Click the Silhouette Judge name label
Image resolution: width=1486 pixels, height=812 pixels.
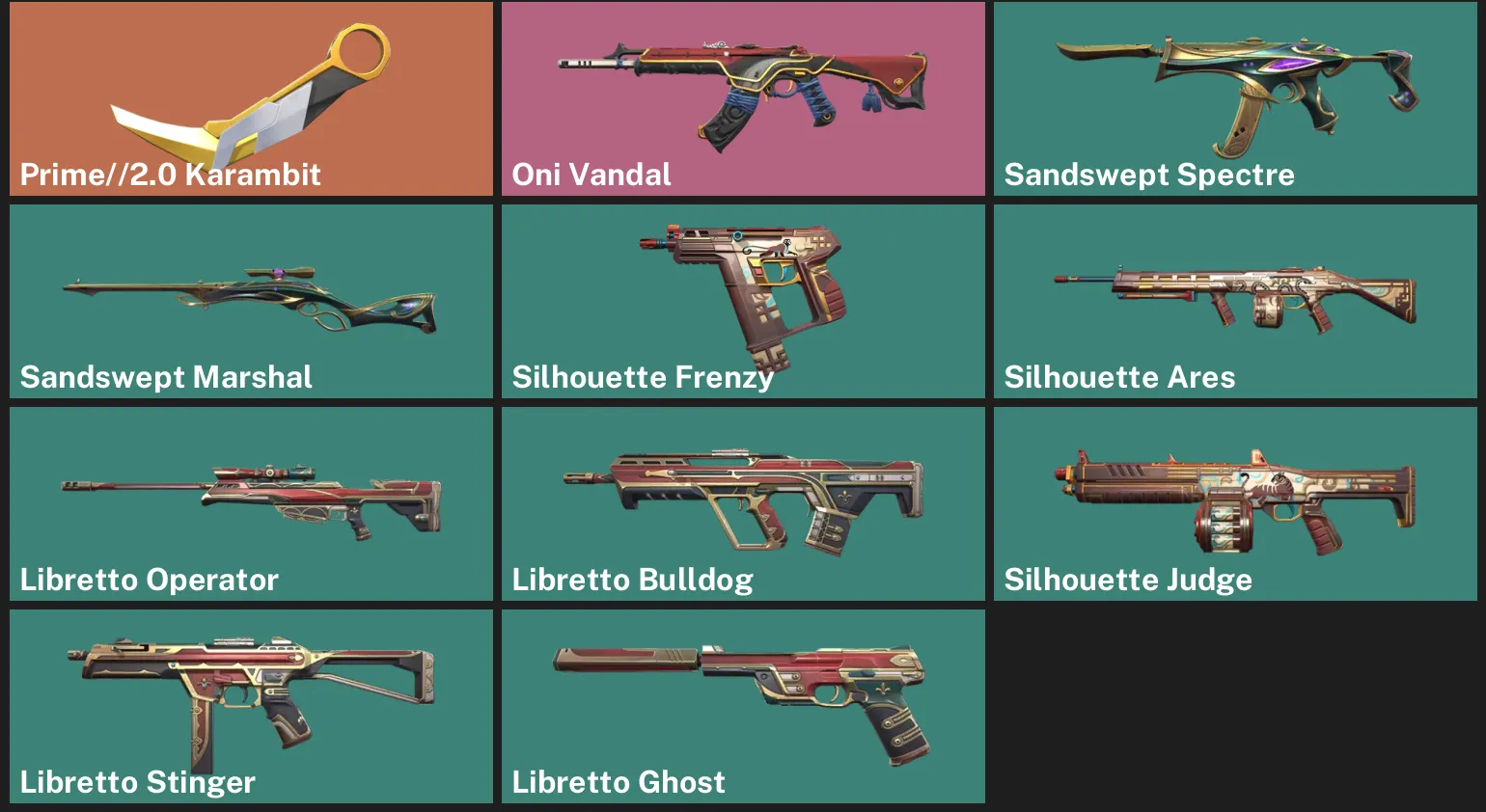point(1129,580)
